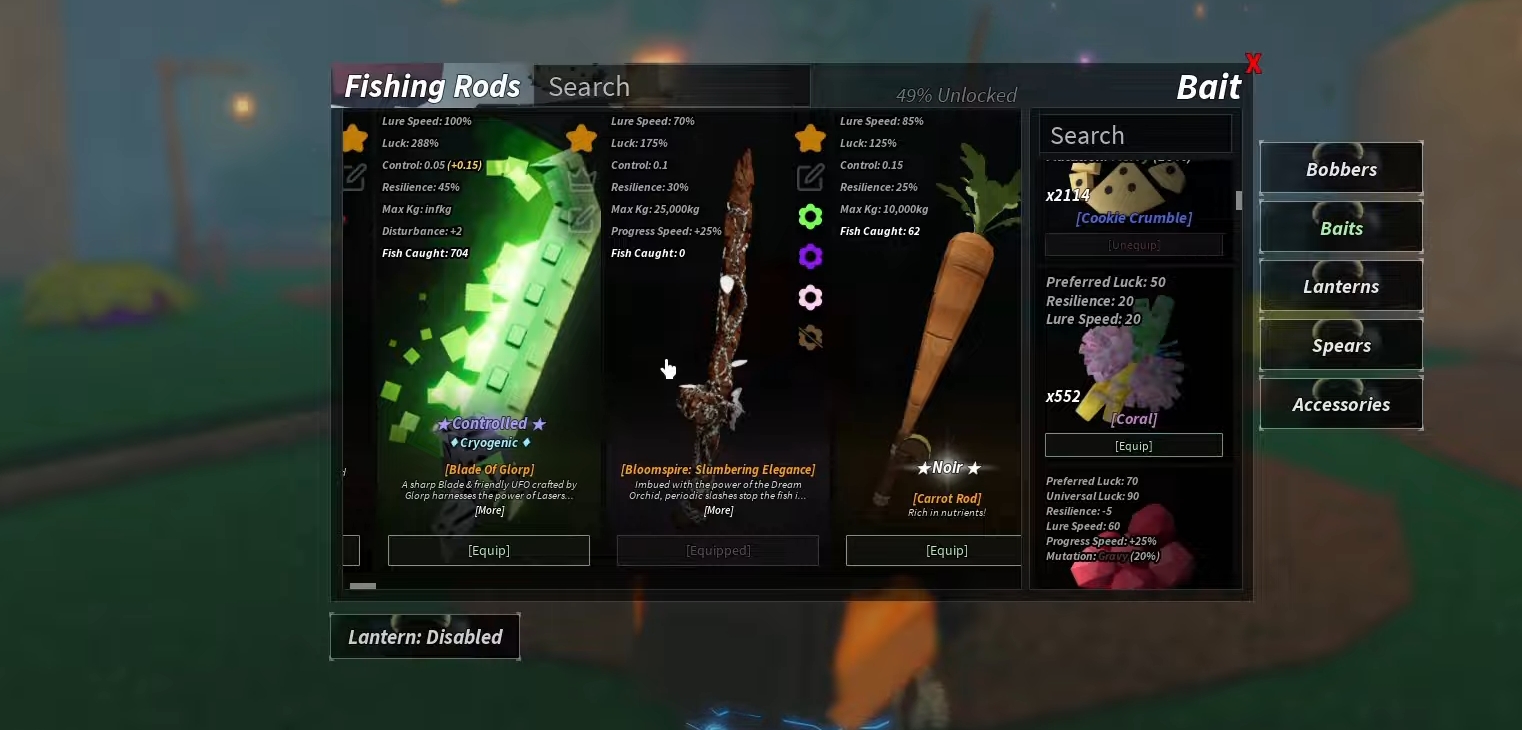Screen dimensions: 1522x730
Task: Select the purple gear icon beside Carrot Rod
Action: pos(810,256)
